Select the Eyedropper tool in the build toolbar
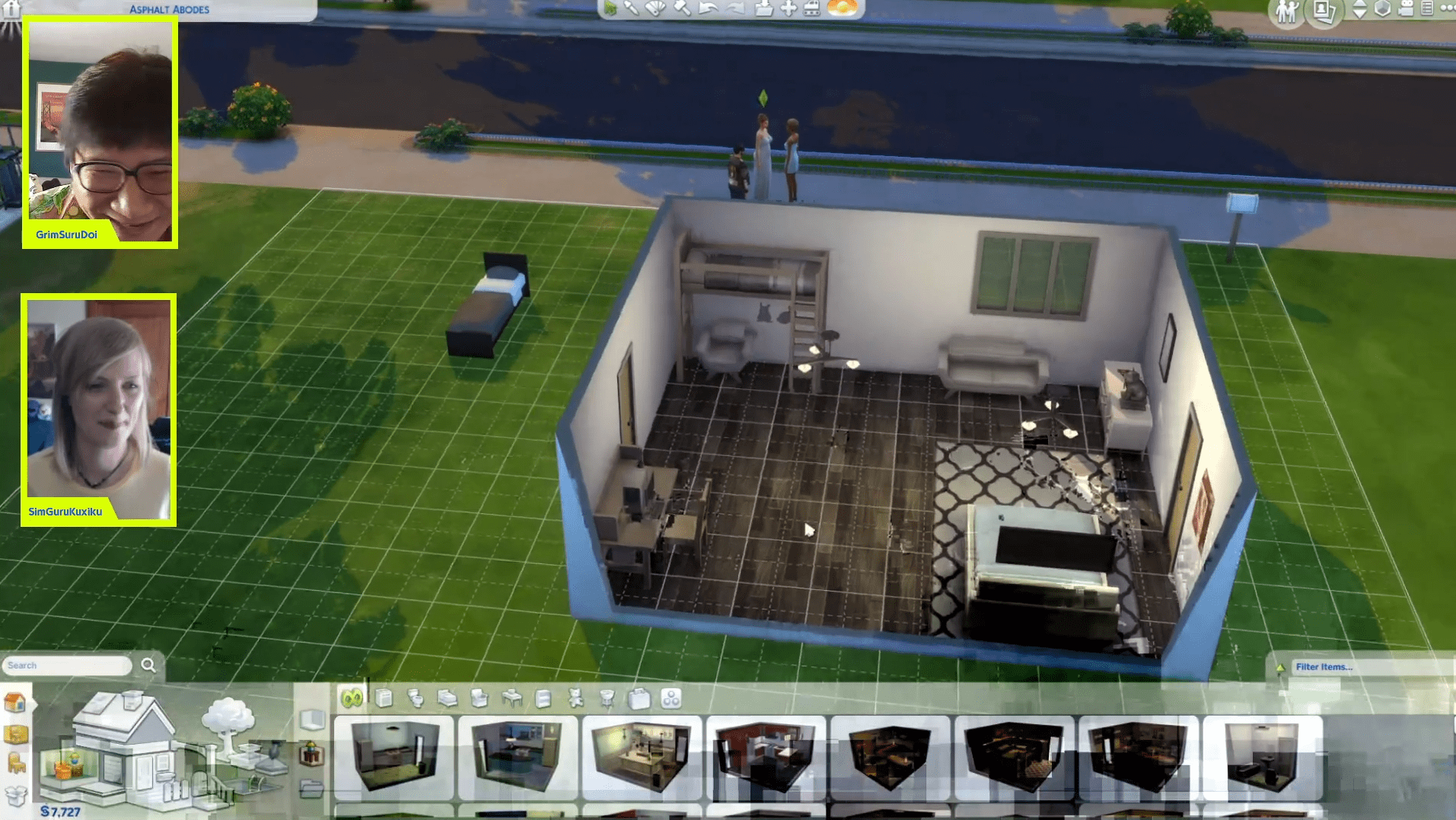This screenshot has width=1456, height=820. coord(632,11)
